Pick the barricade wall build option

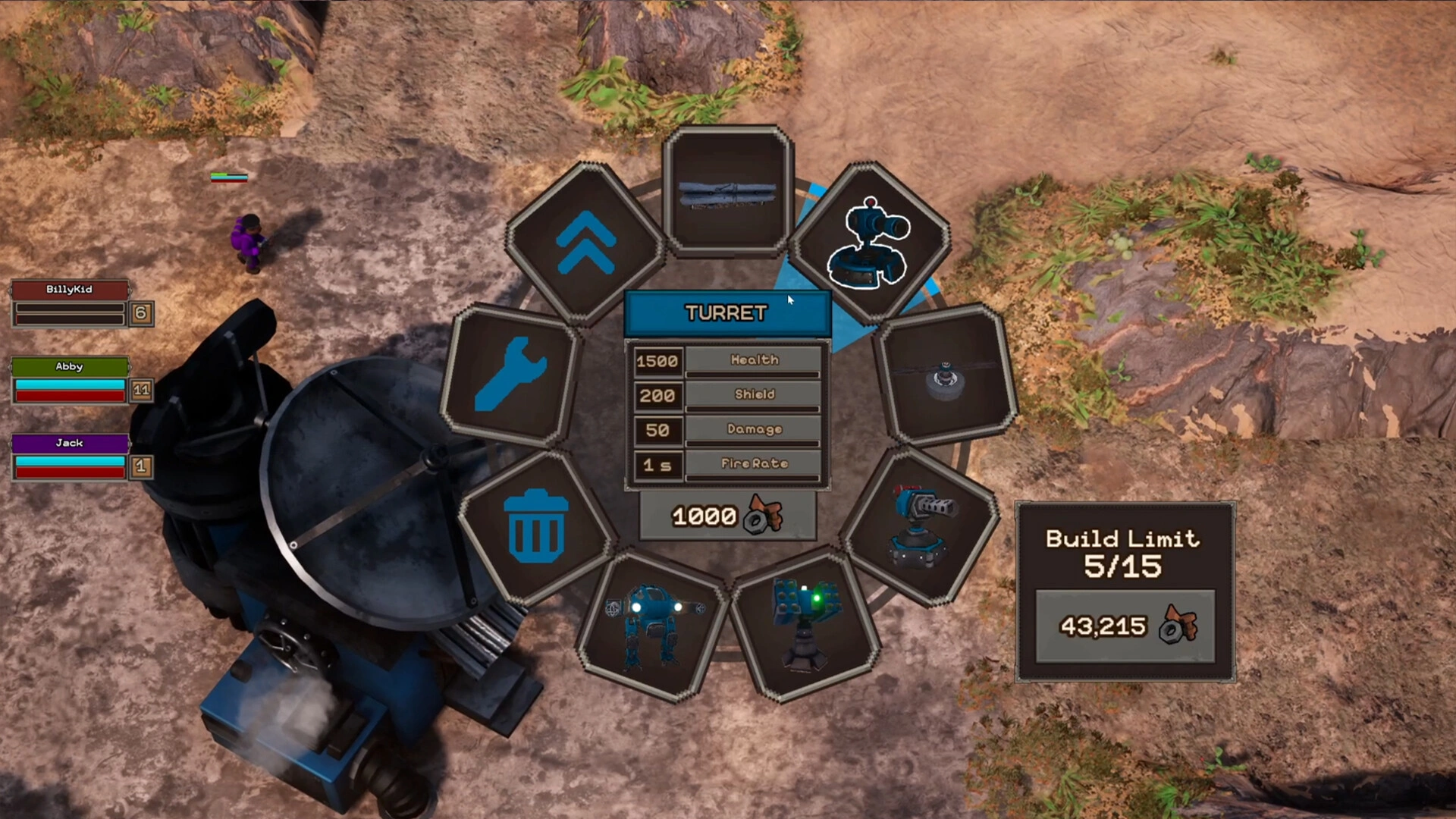(x=727, y=190)
